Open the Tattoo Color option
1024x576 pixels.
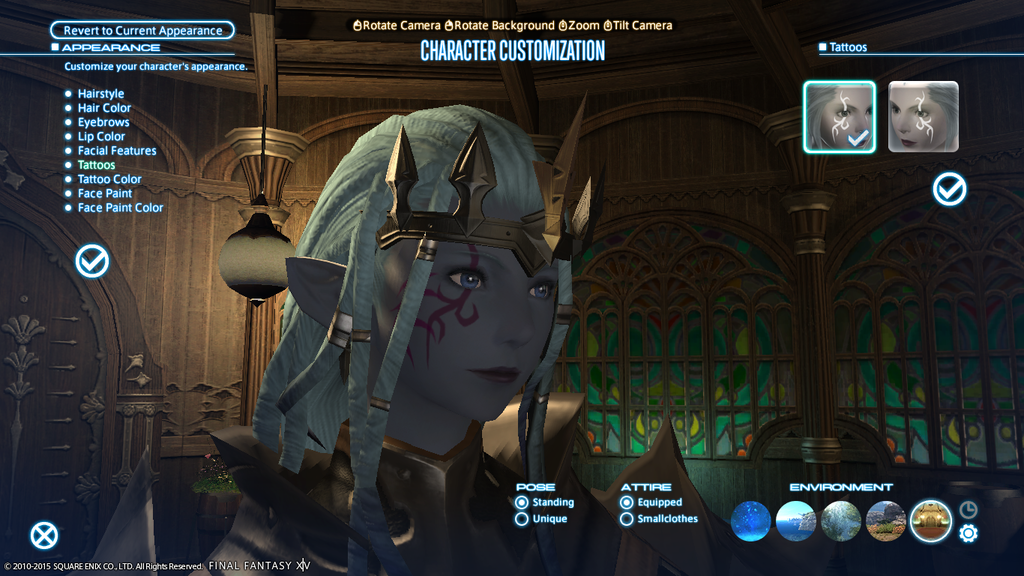point(109,179)
